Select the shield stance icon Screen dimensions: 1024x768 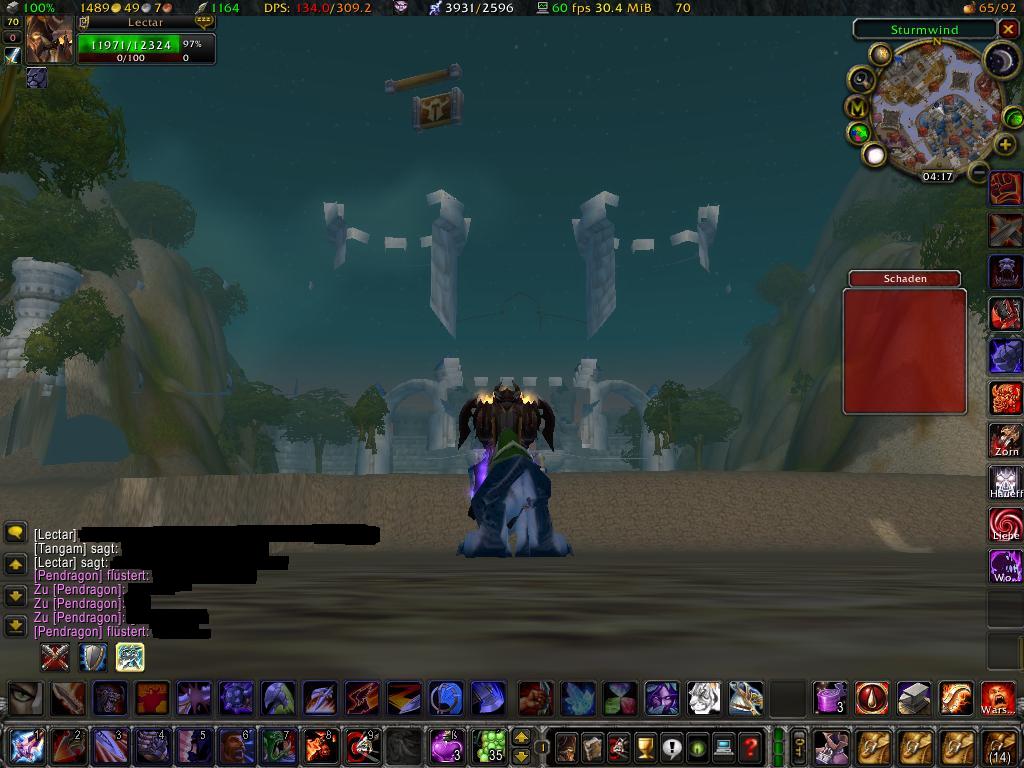(93, 657)
